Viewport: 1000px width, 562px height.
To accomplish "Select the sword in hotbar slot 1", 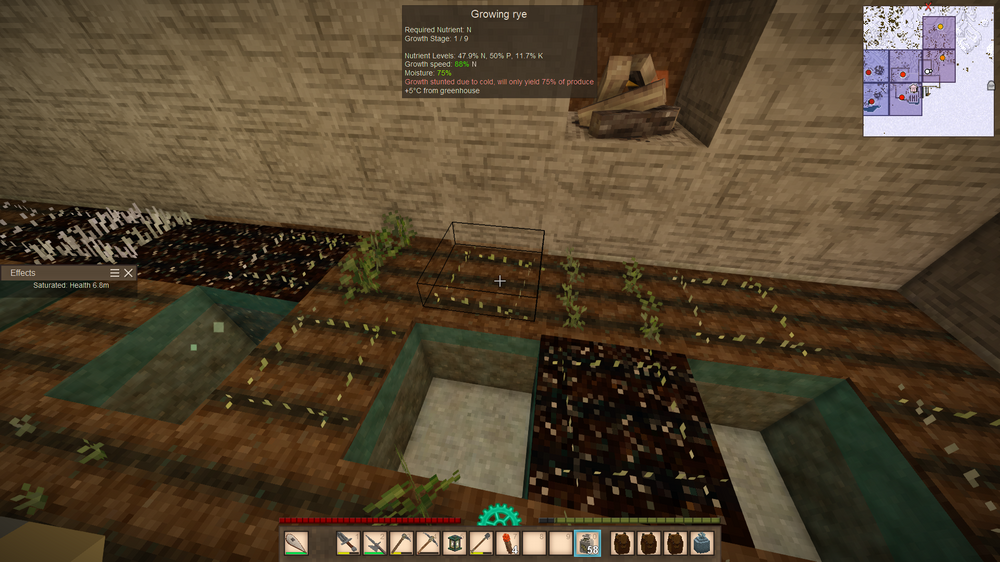I will pyautogui.click(x=348, y=543).
